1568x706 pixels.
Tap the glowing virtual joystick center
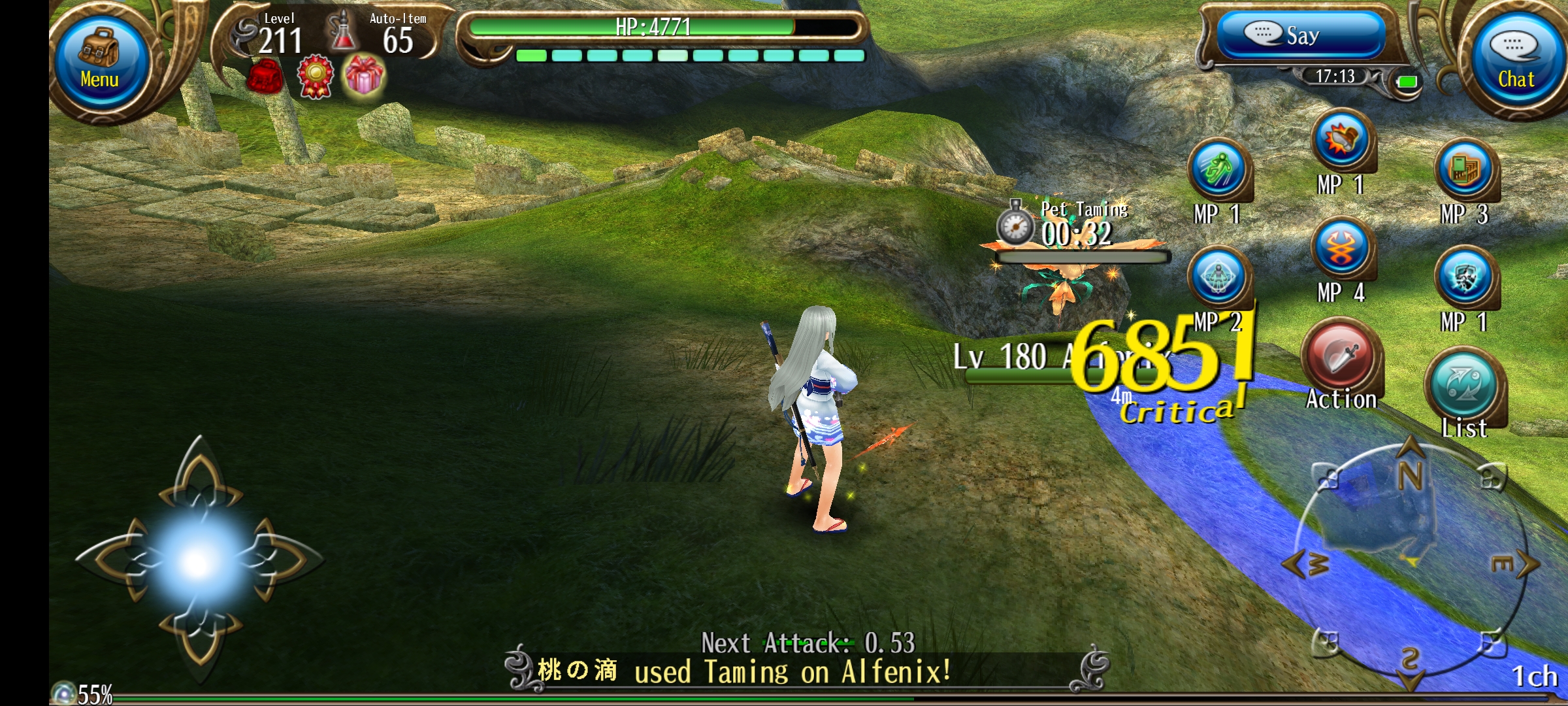[x=196, y=562]
